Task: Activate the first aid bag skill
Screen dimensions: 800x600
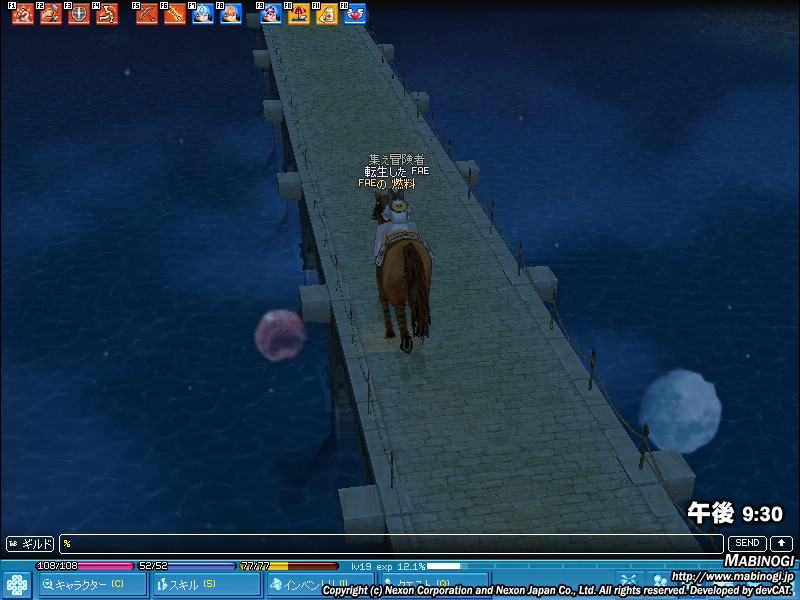Action: [326, 14]
